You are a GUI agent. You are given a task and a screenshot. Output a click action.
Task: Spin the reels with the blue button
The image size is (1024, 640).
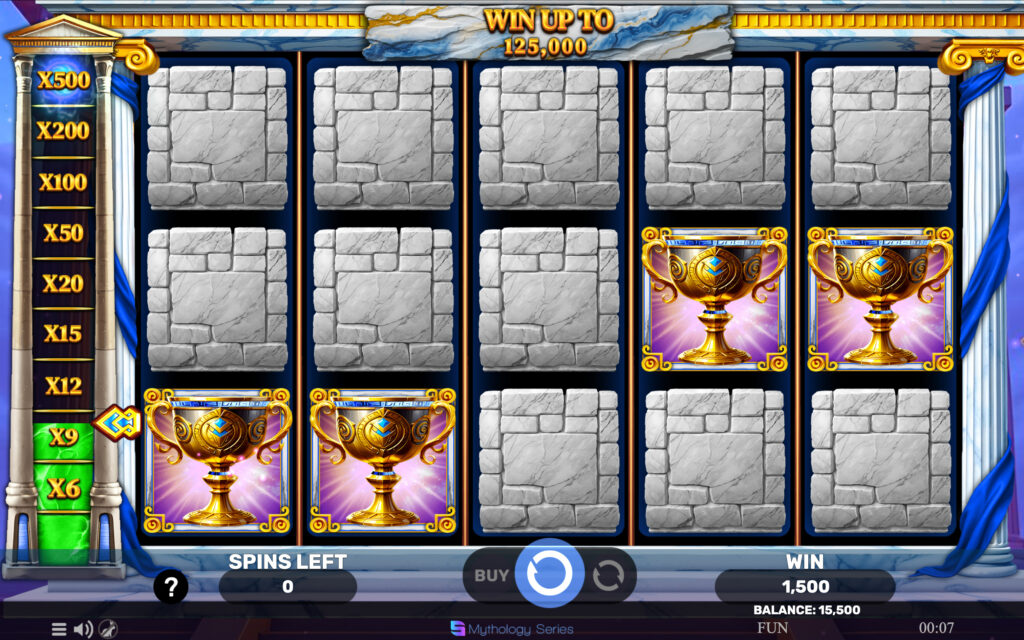pos(549,574)
